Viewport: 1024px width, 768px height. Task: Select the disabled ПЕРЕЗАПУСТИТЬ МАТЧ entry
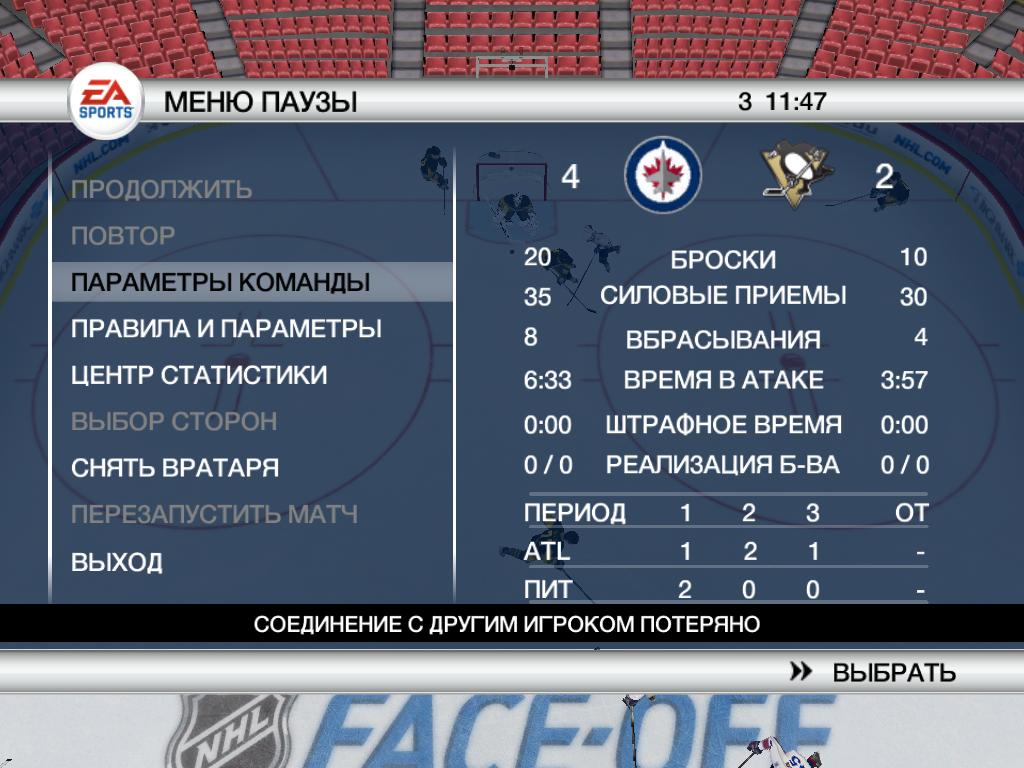(x=214, y=515)
